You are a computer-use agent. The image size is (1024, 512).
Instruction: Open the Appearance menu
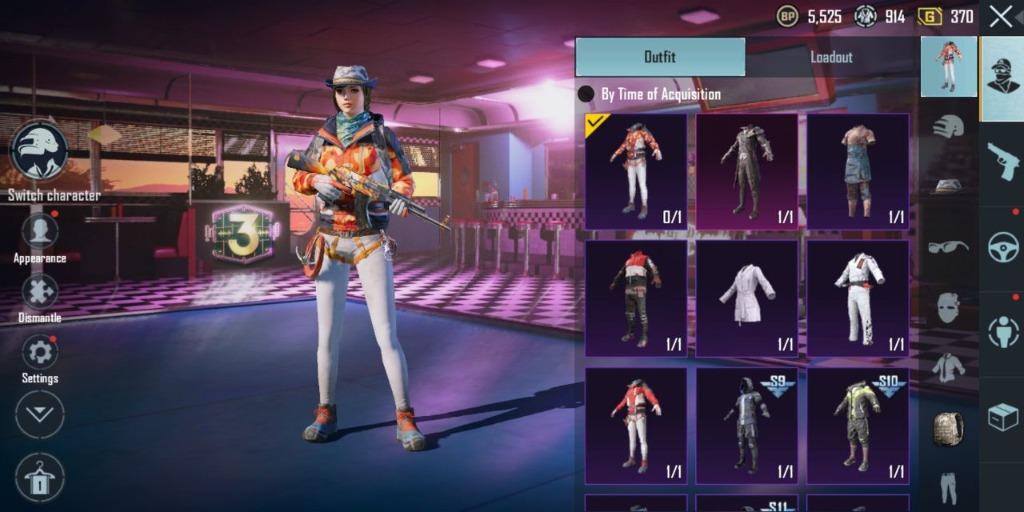point(40,233)
